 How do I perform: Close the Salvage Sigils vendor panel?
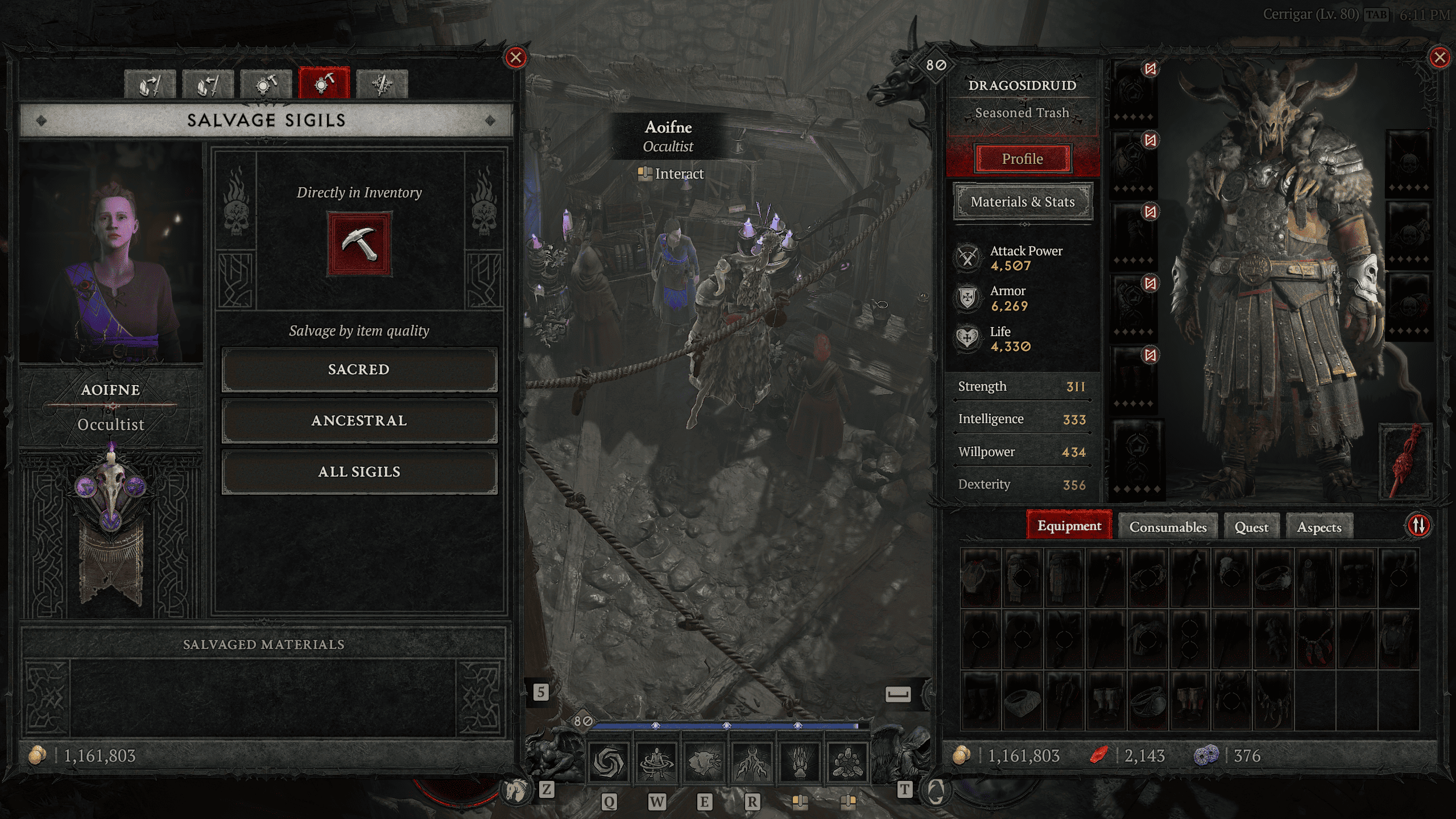(x=515, y=57)
